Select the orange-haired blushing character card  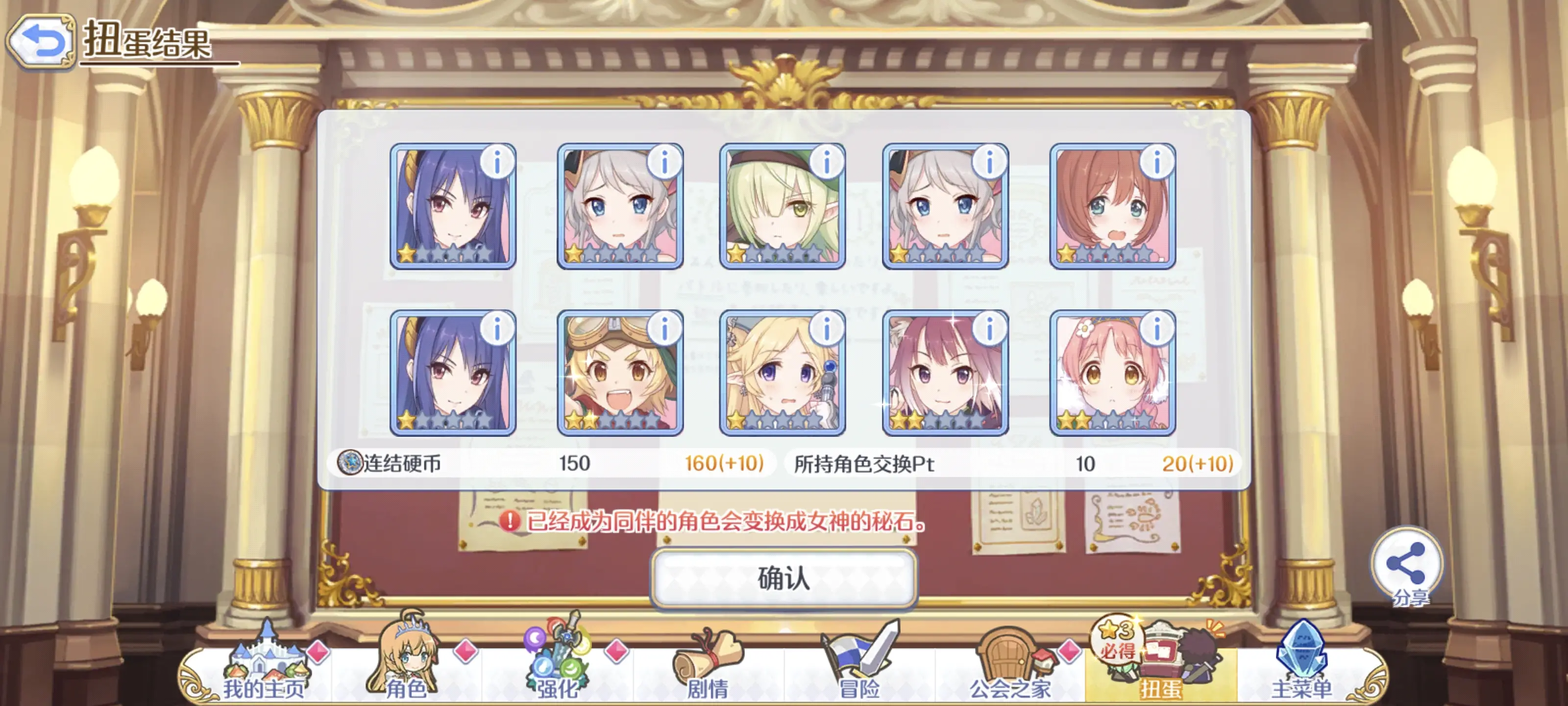coord(1112,207)
